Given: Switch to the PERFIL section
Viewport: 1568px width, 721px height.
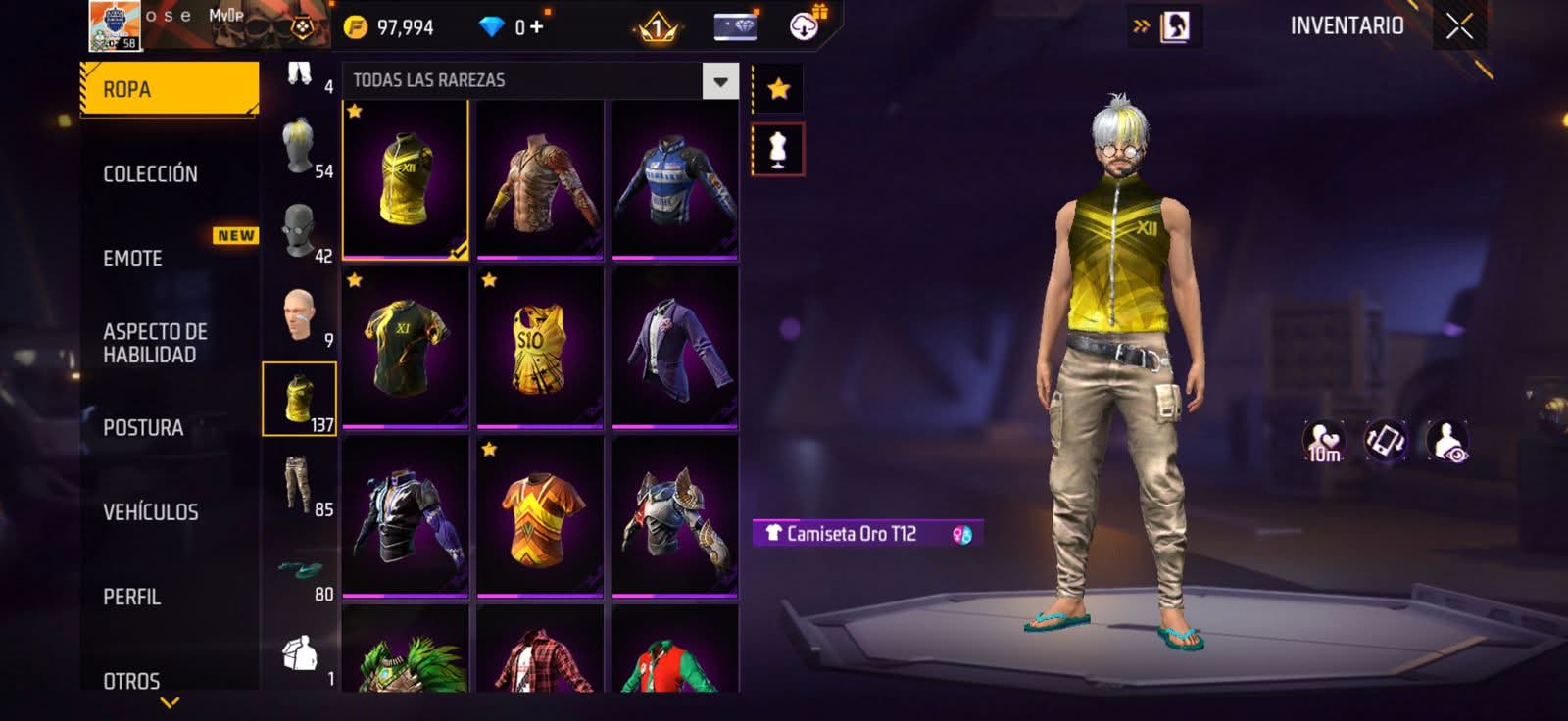Looking at the screenshot, I should point(131,597).
